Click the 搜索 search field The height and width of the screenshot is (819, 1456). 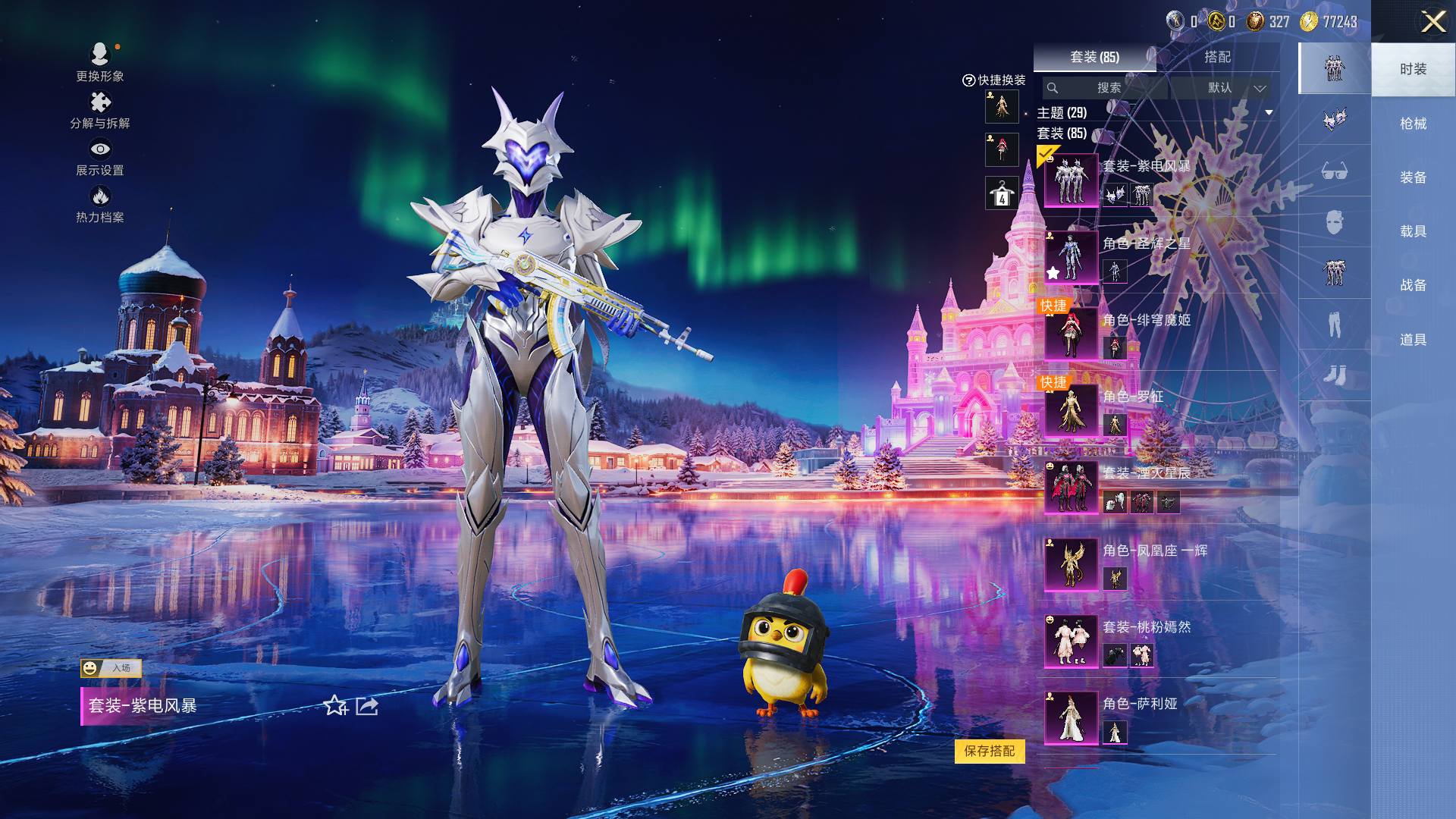point(1108,88)
